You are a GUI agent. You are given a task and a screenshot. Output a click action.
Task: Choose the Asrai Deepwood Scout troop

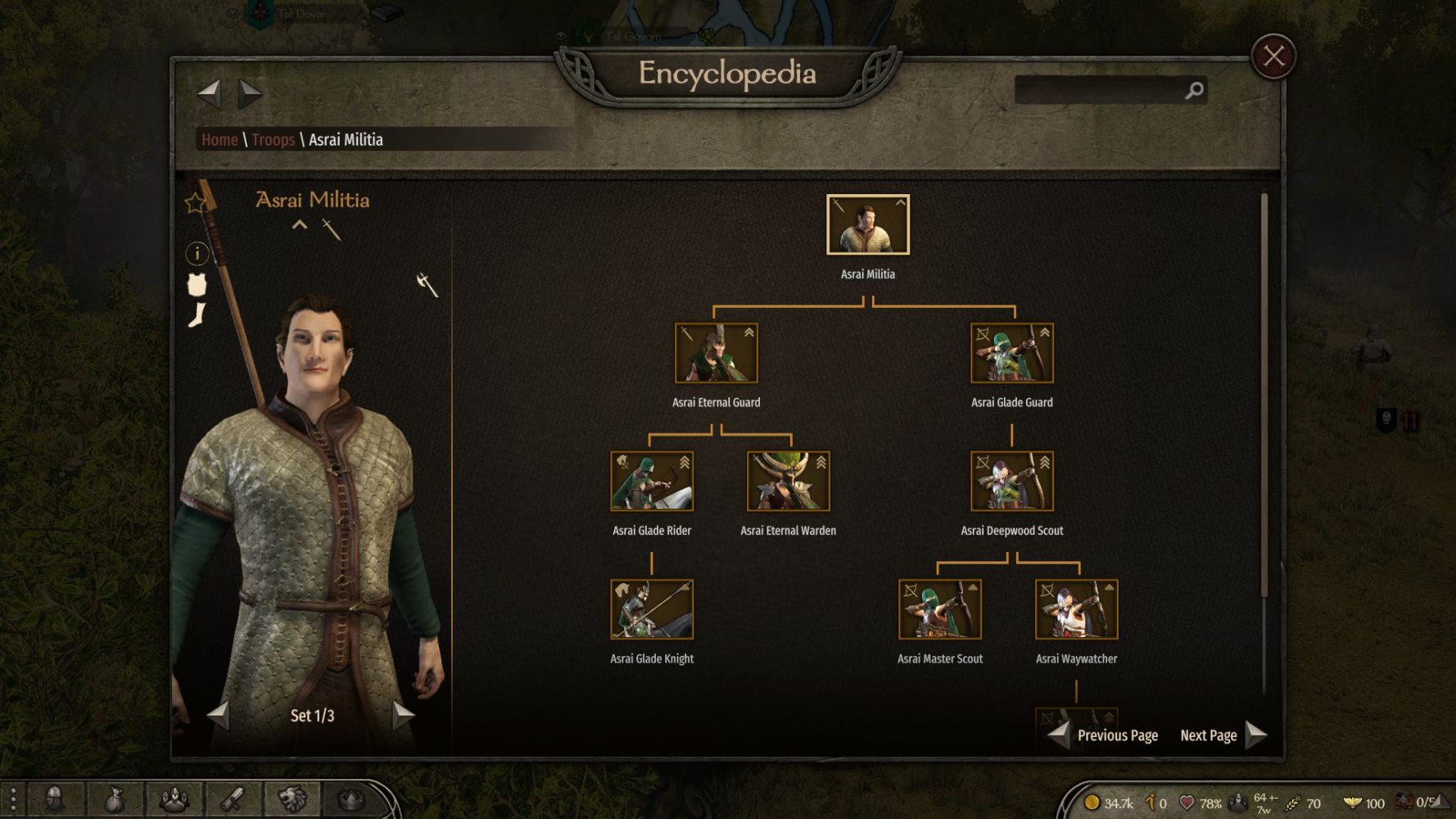point(1011,482)
